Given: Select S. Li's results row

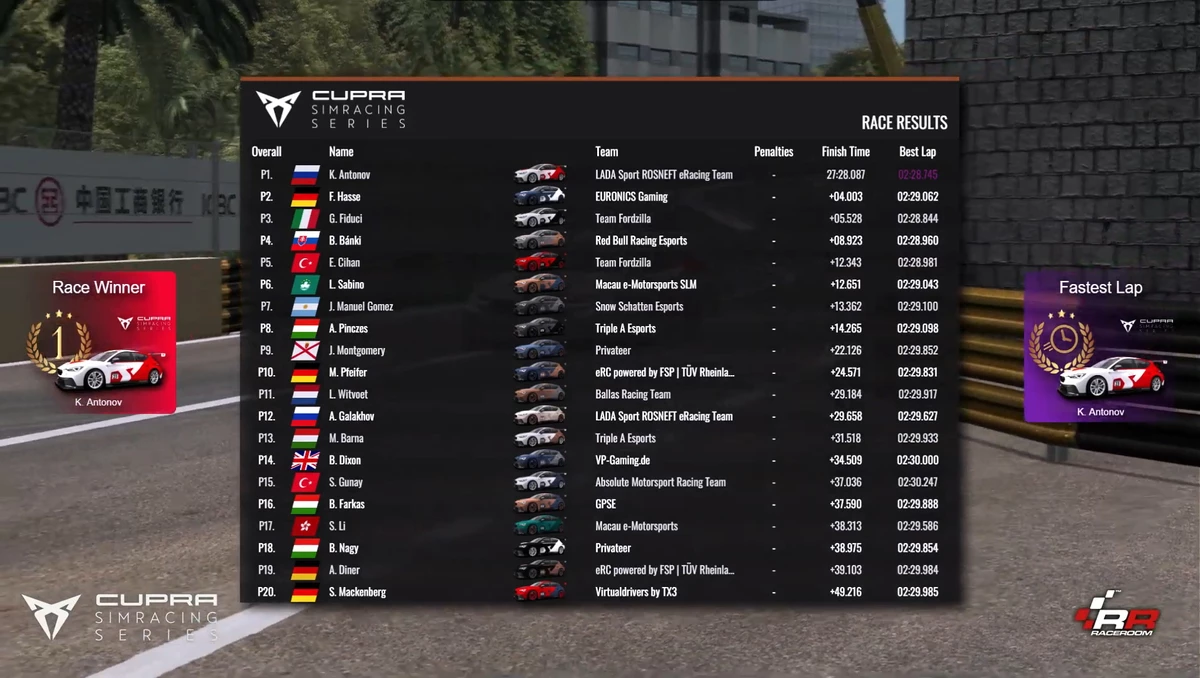Looking at the screenshot, I should (600, 527).
